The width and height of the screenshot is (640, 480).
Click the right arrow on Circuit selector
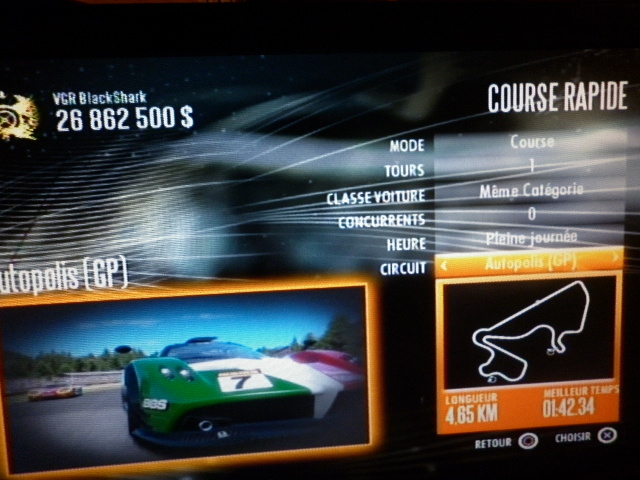pos(616,260)
